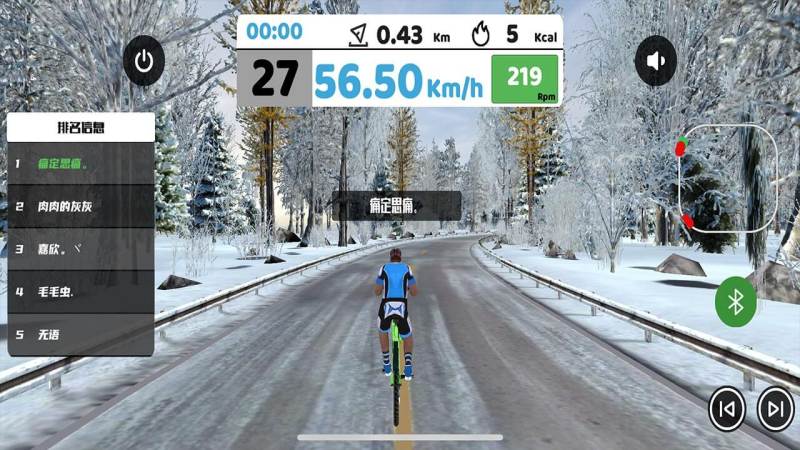Skip to the previous track button
The image size is (800, 450).
click(727, 408)
